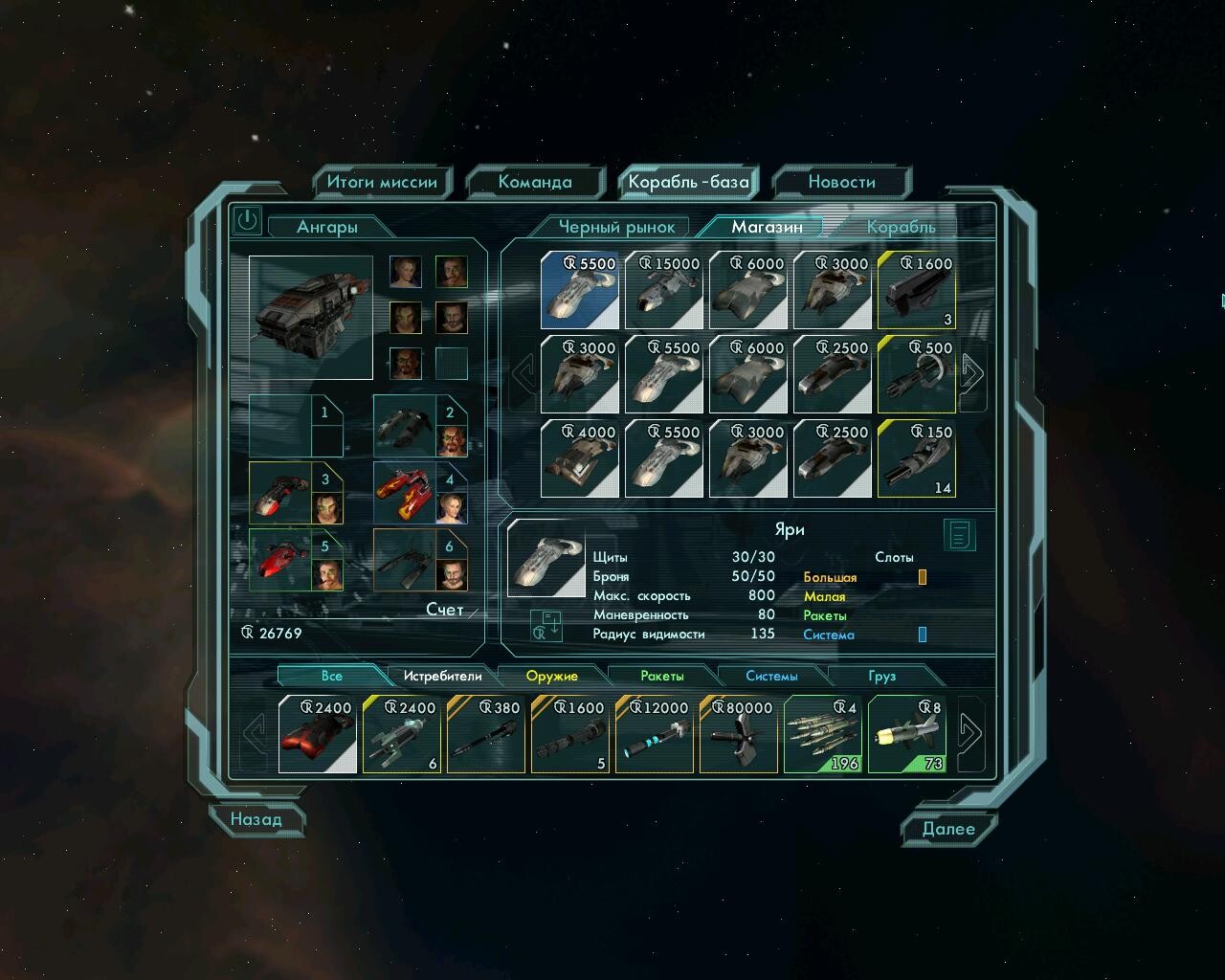Select the 80000 credit inventory item
The width and height of the screenshot is (1225, 980).
click(x=739, y=735)
